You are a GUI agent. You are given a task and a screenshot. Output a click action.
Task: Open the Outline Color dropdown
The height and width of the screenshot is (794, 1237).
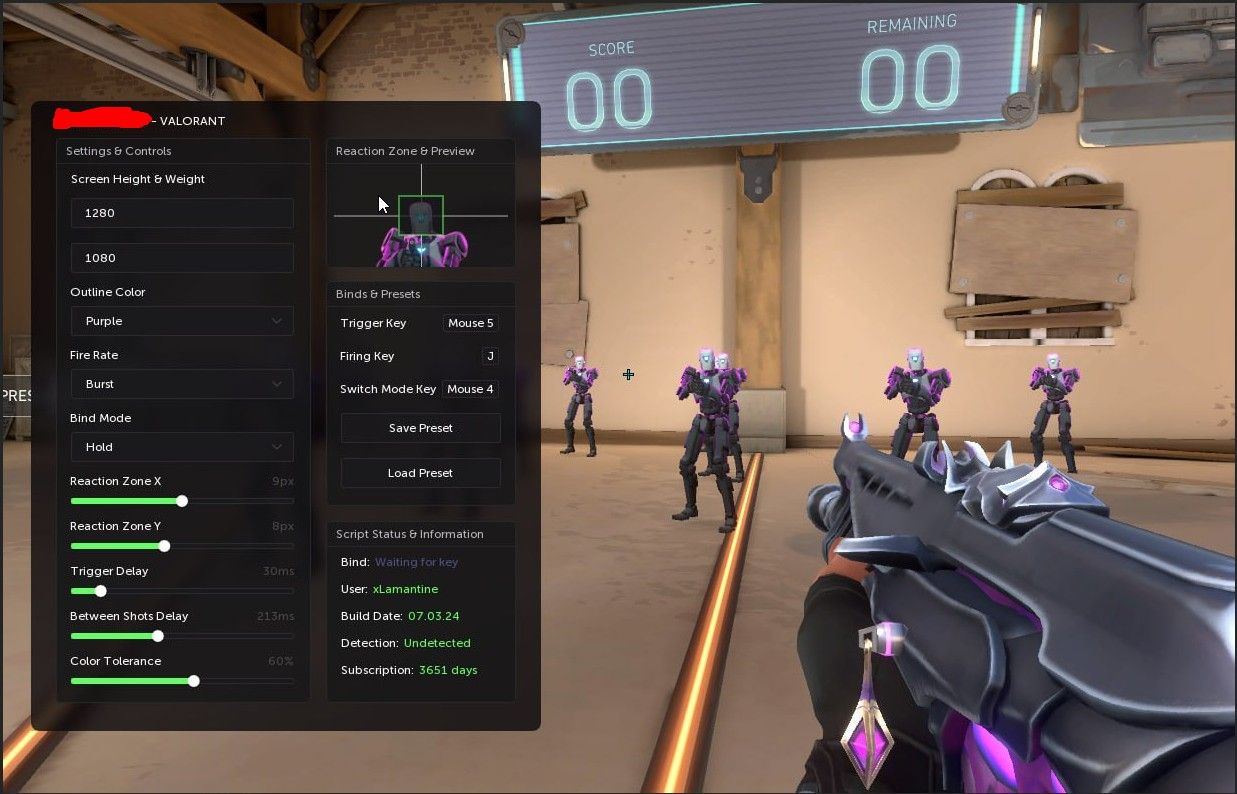tap(182, 321)
